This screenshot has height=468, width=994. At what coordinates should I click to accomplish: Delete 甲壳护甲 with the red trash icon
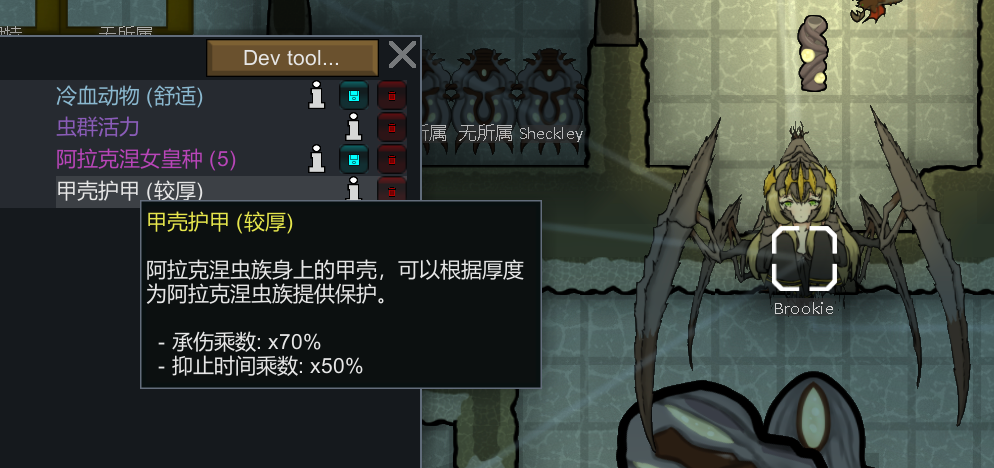[391, 188]
